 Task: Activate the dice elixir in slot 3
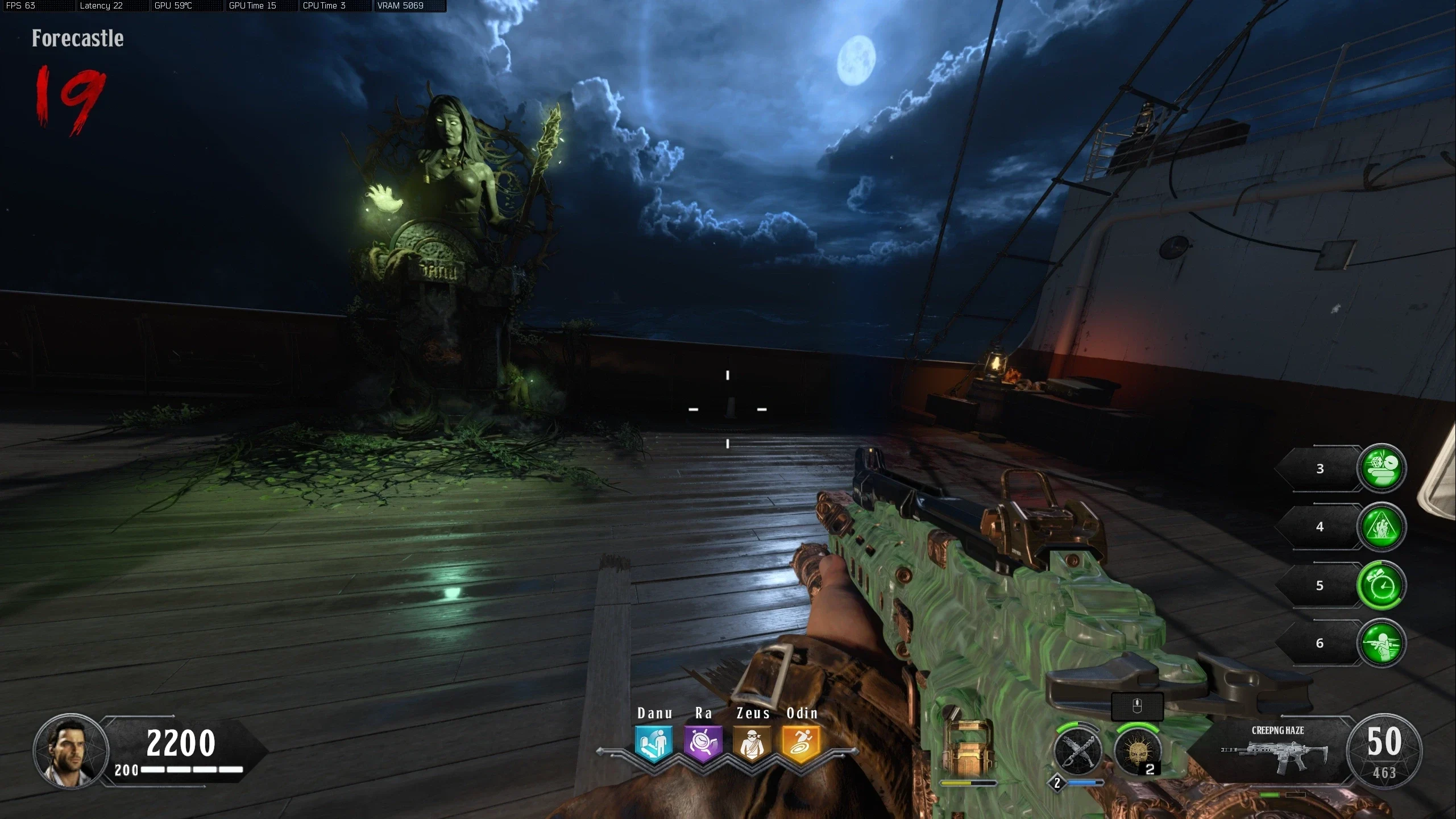tap(1381, 468)
